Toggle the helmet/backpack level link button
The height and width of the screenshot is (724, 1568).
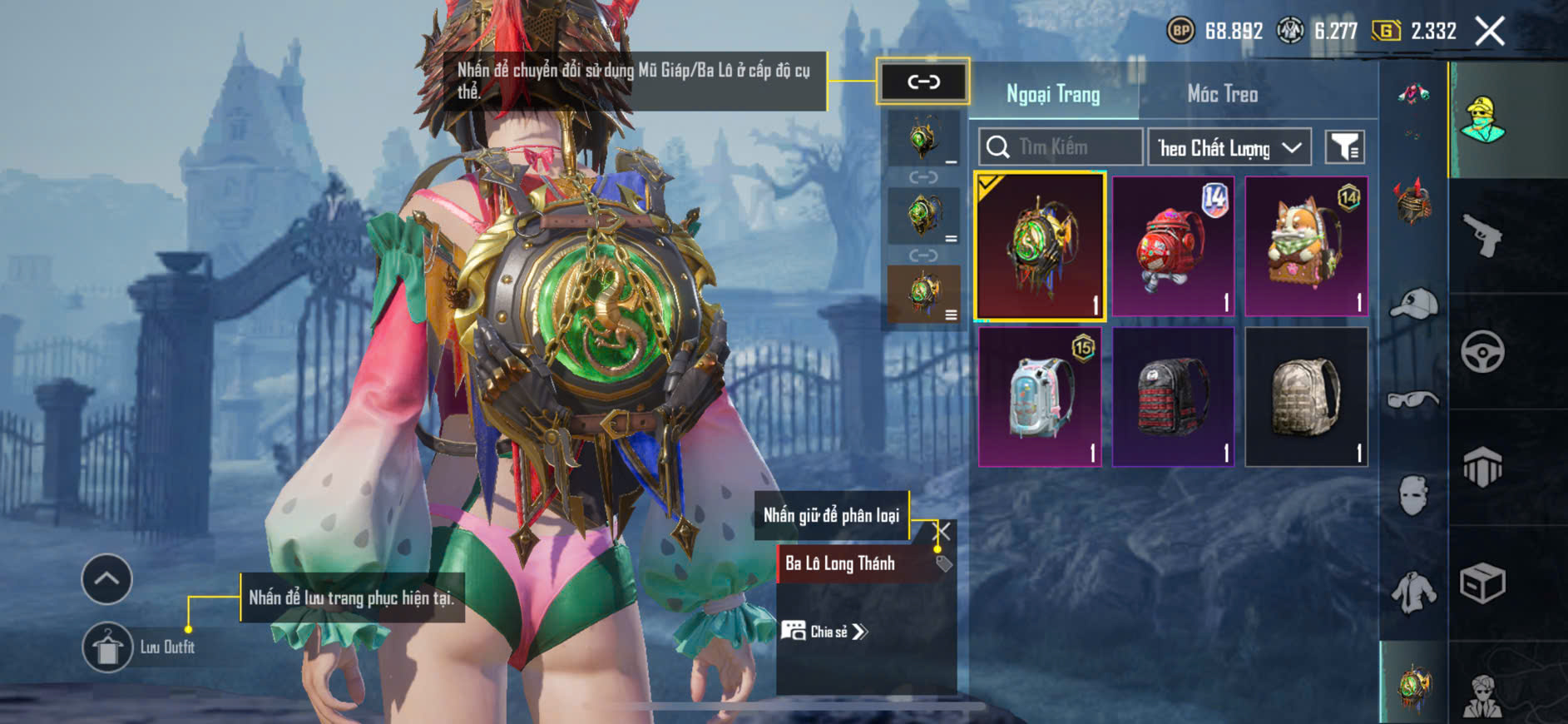click(x=922, y=82)
